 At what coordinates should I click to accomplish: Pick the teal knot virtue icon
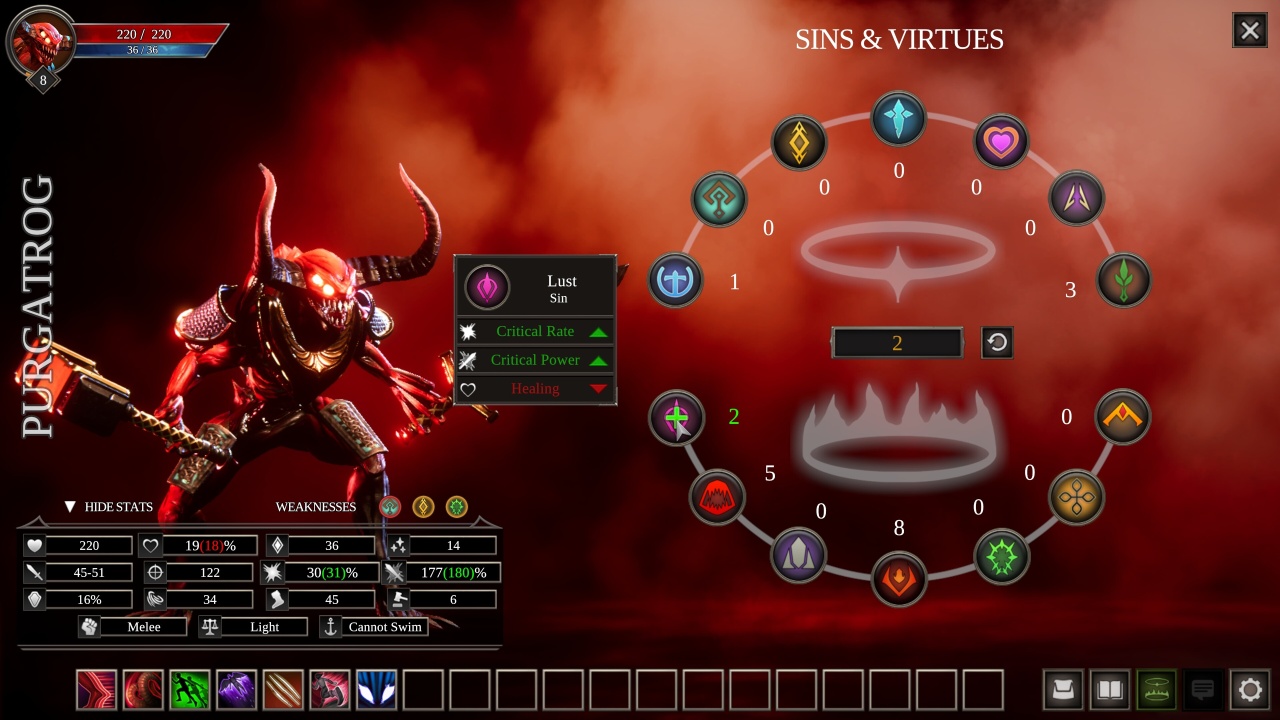point(719,198)
